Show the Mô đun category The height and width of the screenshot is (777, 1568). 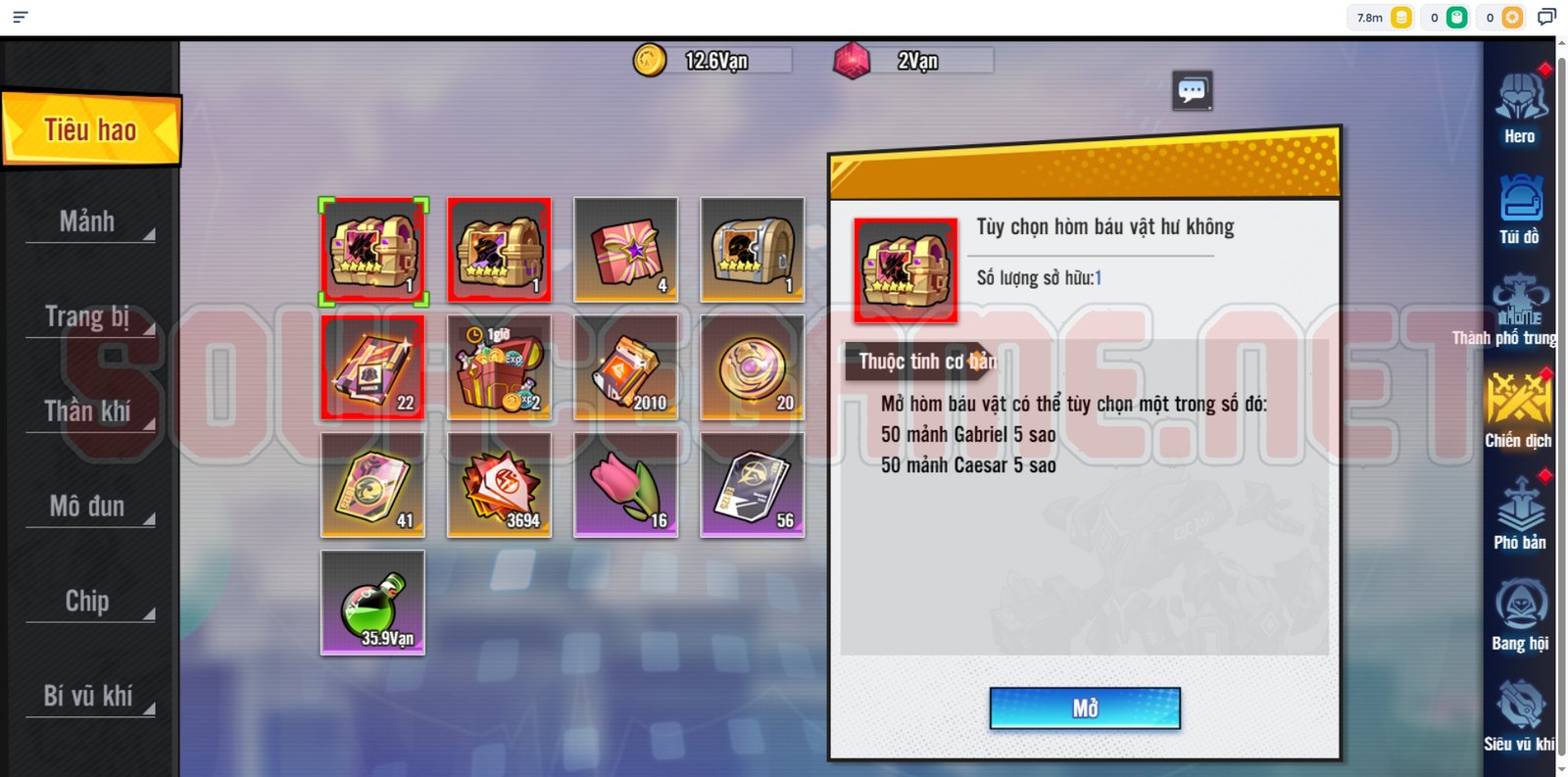click(x=88, y=507)
